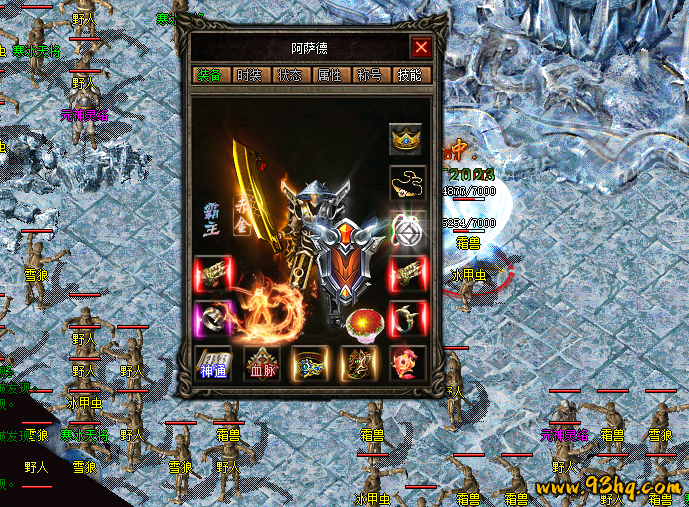Open the 属性 attributes tab
689x507 pixels.
[329, 75]
